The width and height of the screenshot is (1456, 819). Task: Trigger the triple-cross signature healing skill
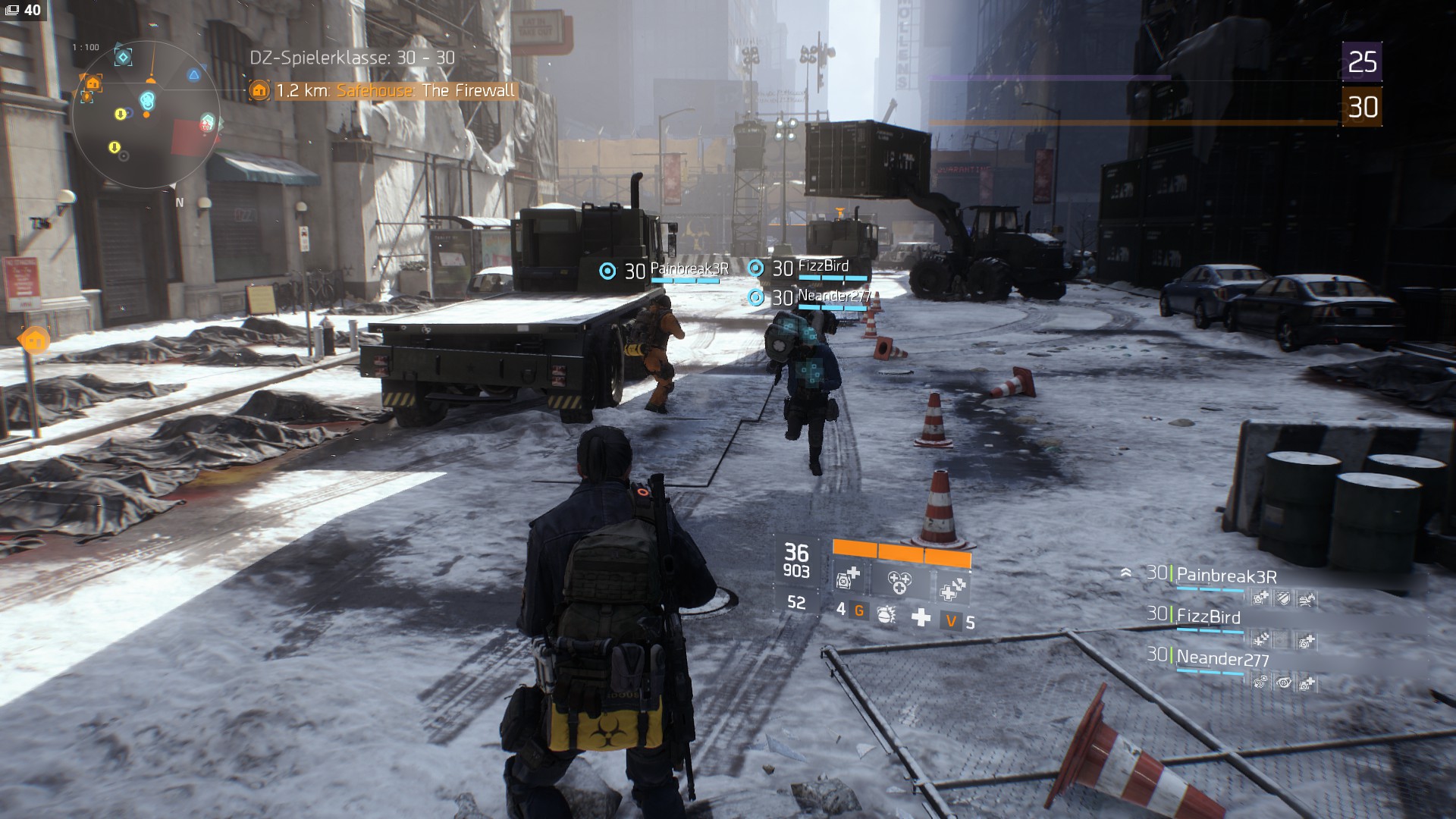click(x=899, y=582)
